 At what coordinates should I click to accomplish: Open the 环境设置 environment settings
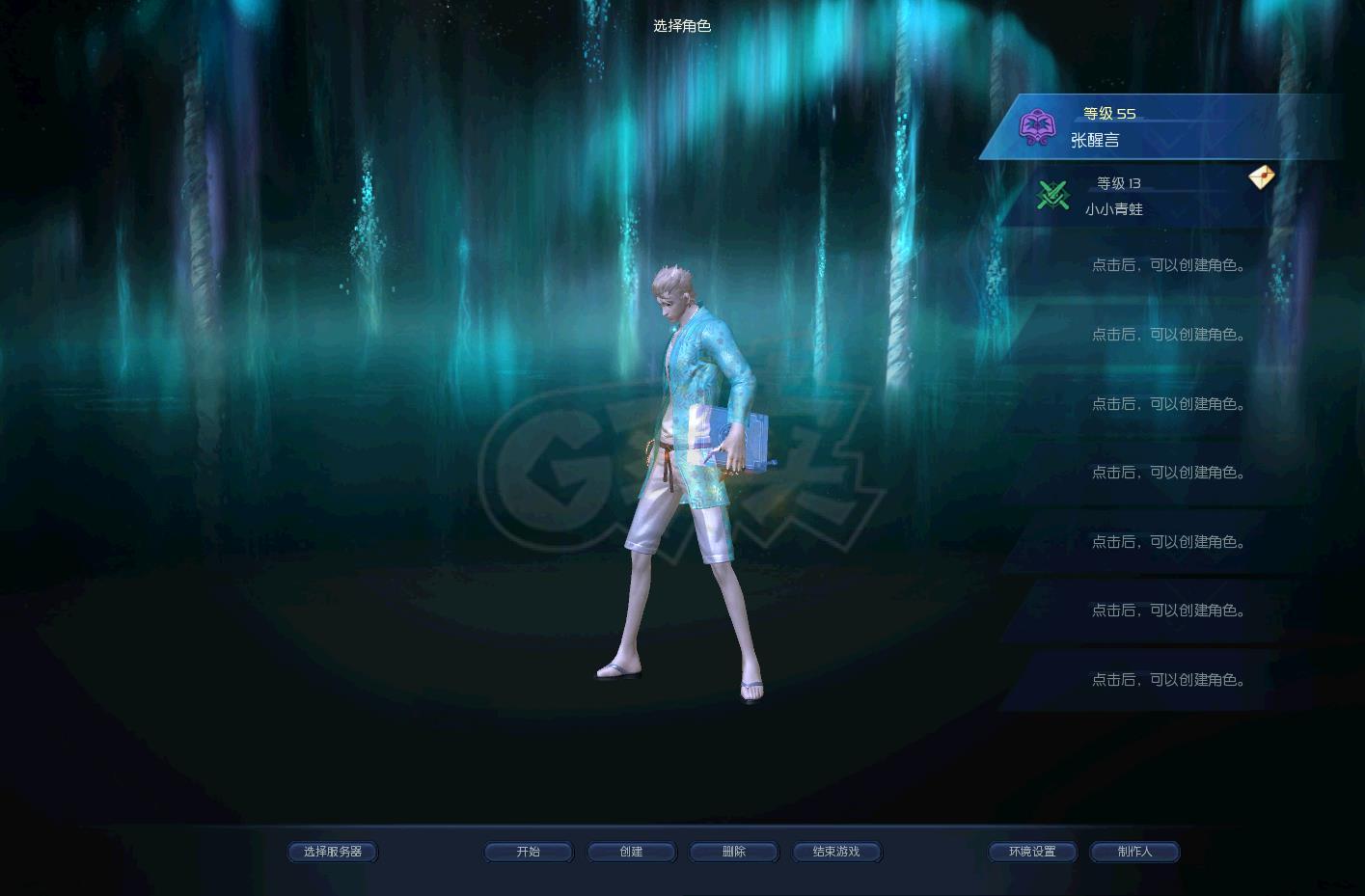[x=1032, y=852]
